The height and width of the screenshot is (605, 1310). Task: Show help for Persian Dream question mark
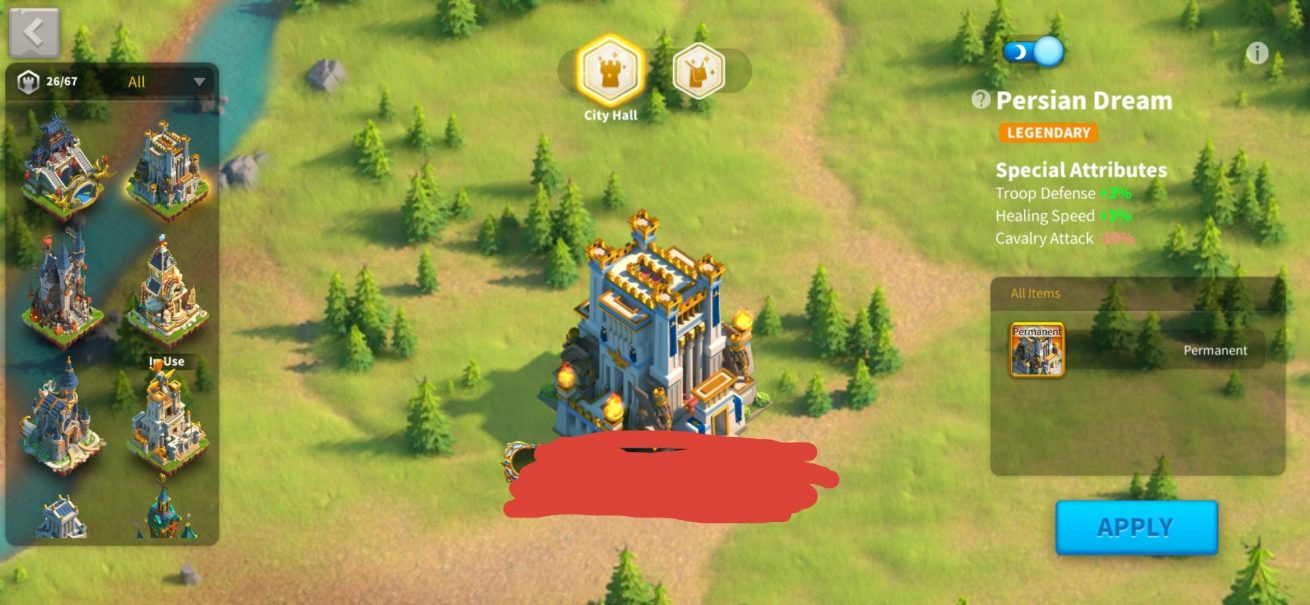pos(981,100)
